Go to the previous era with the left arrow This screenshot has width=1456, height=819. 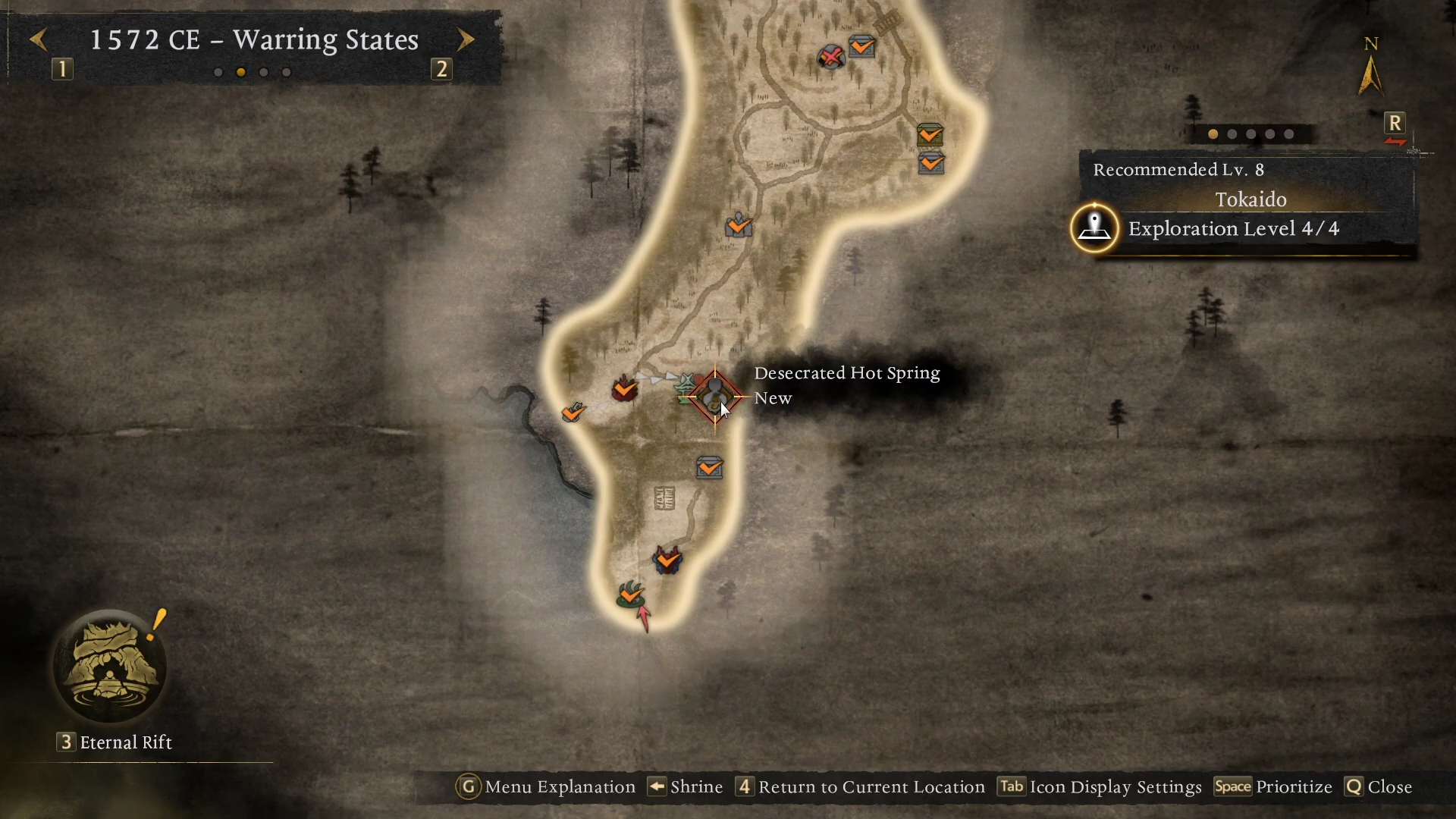(39, 39)
